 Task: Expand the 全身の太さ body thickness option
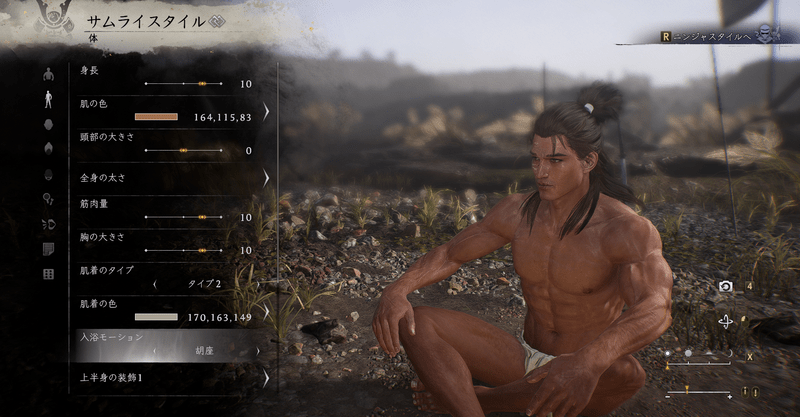point(170,178)
